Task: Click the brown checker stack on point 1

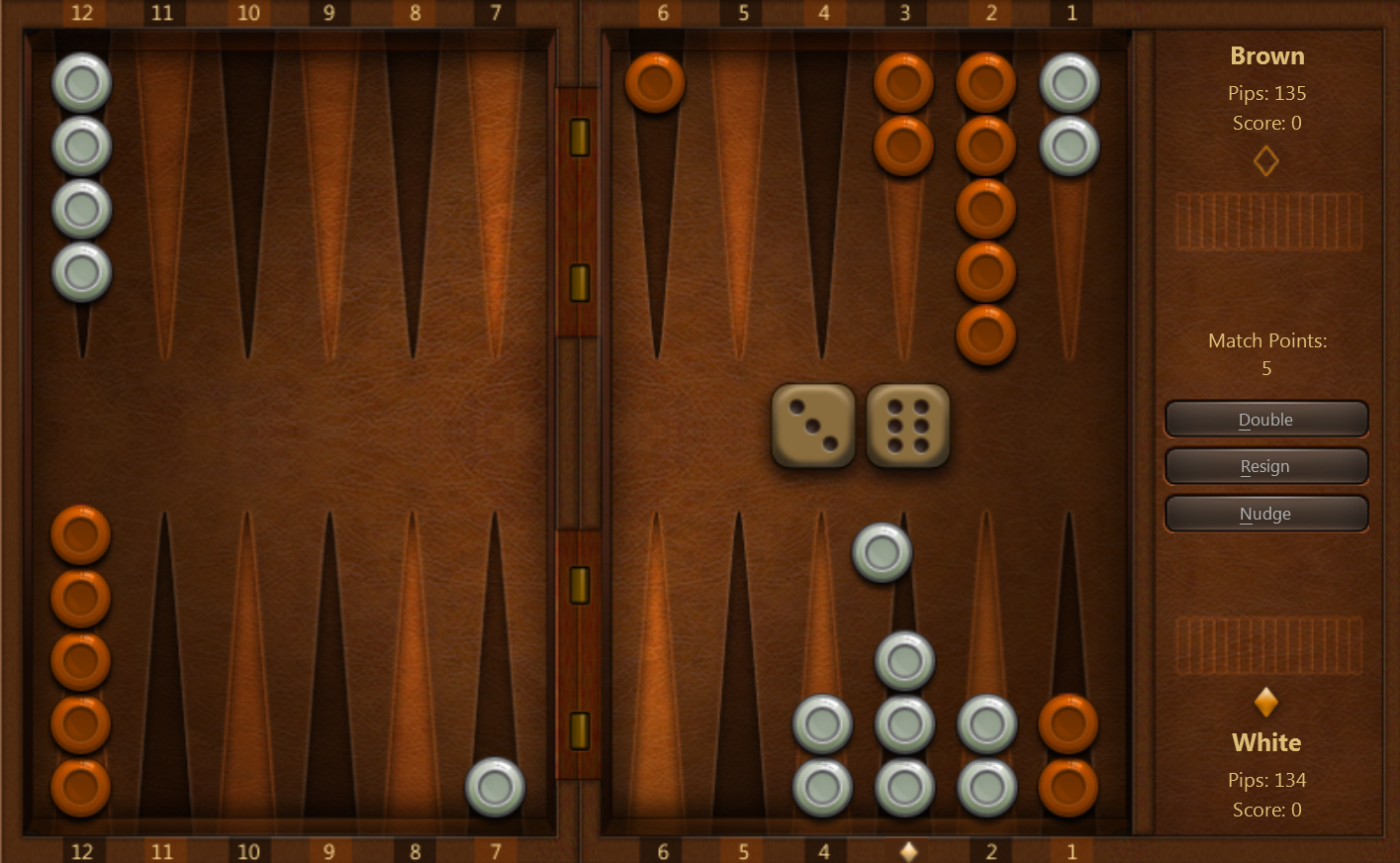Action: (1069, 754)
